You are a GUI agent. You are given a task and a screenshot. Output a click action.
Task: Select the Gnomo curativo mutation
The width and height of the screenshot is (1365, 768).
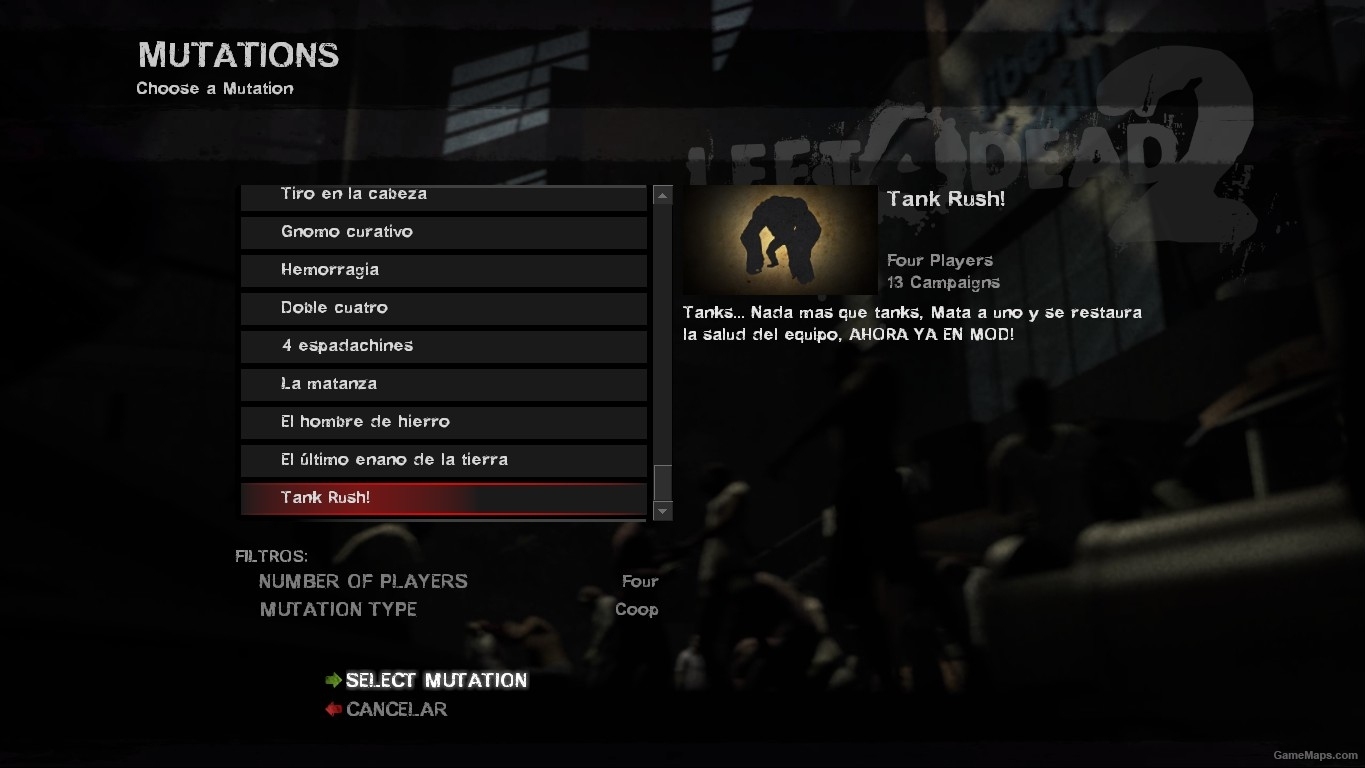pyautogui.click(x=444, y=232)
